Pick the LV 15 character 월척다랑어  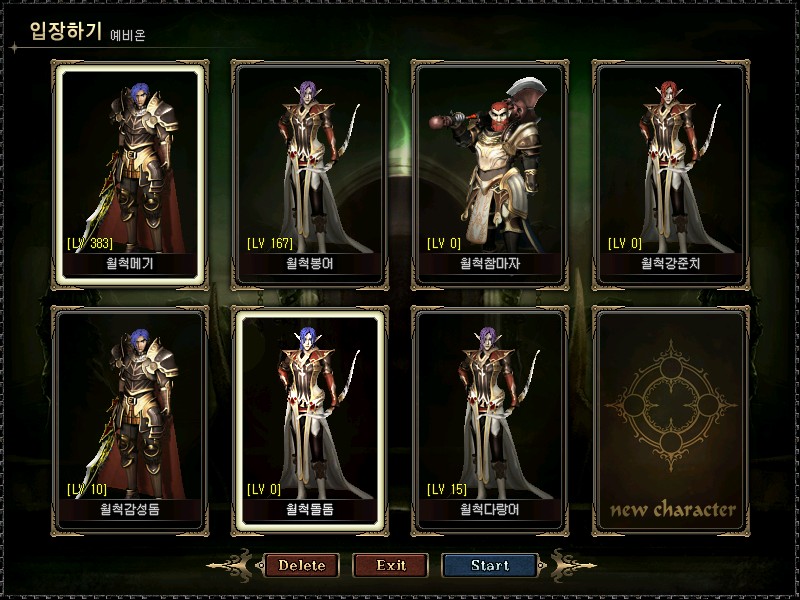point(489,417)
